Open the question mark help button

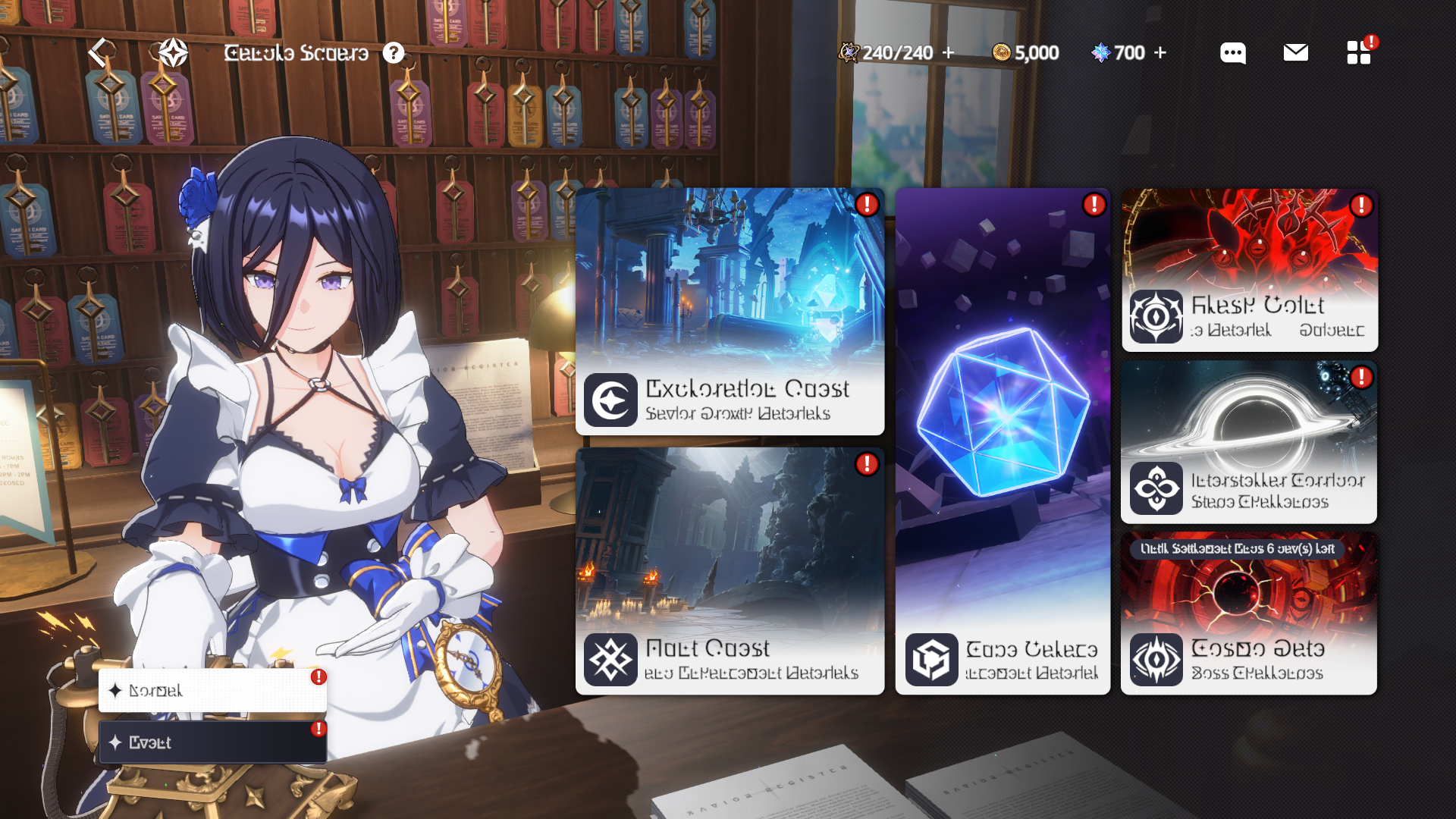coord(393,52)
